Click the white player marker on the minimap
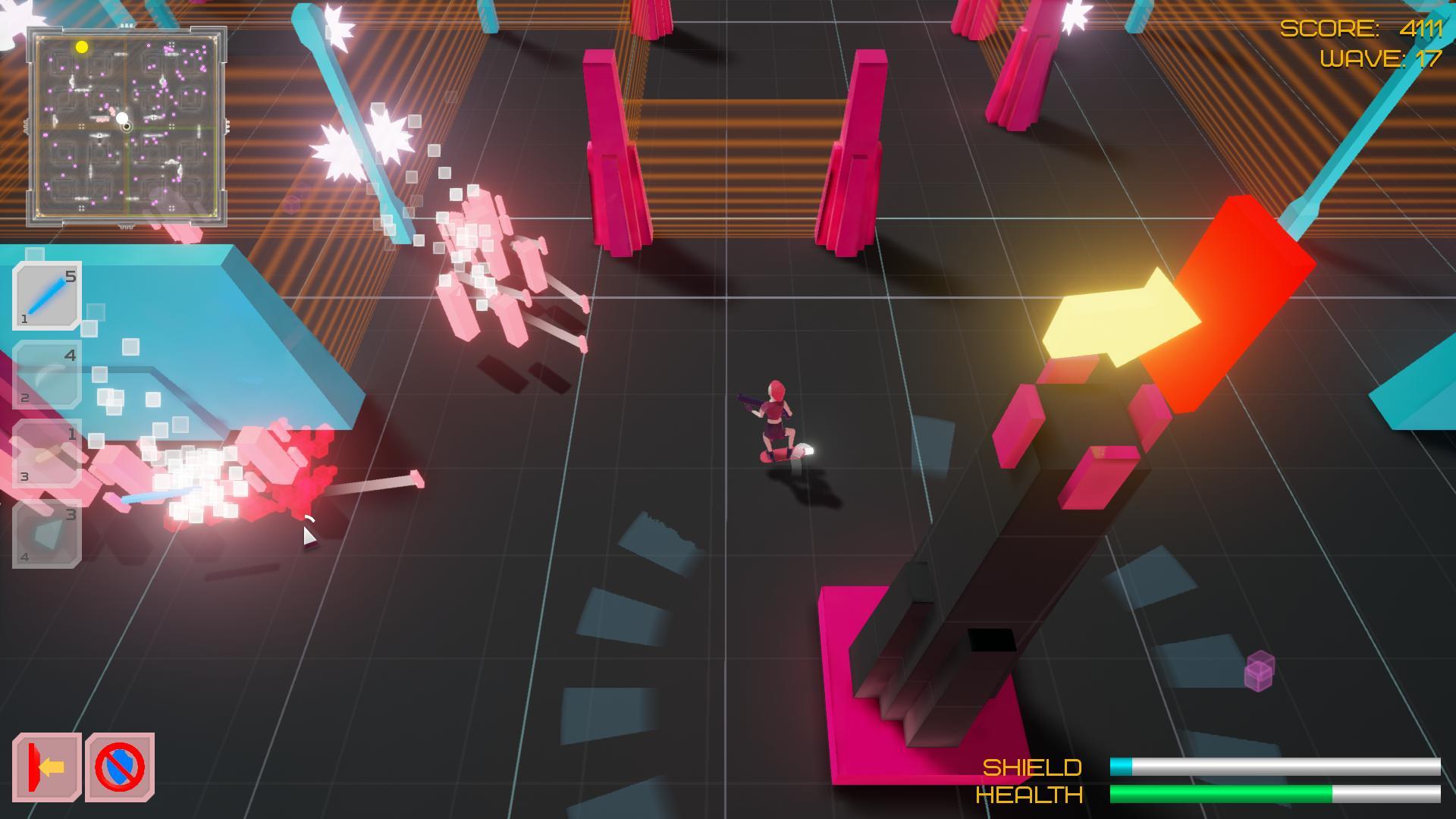Image resolution: width=1456 pixels, height=819 pixels. pyautogui.click(x=121, y=118)
